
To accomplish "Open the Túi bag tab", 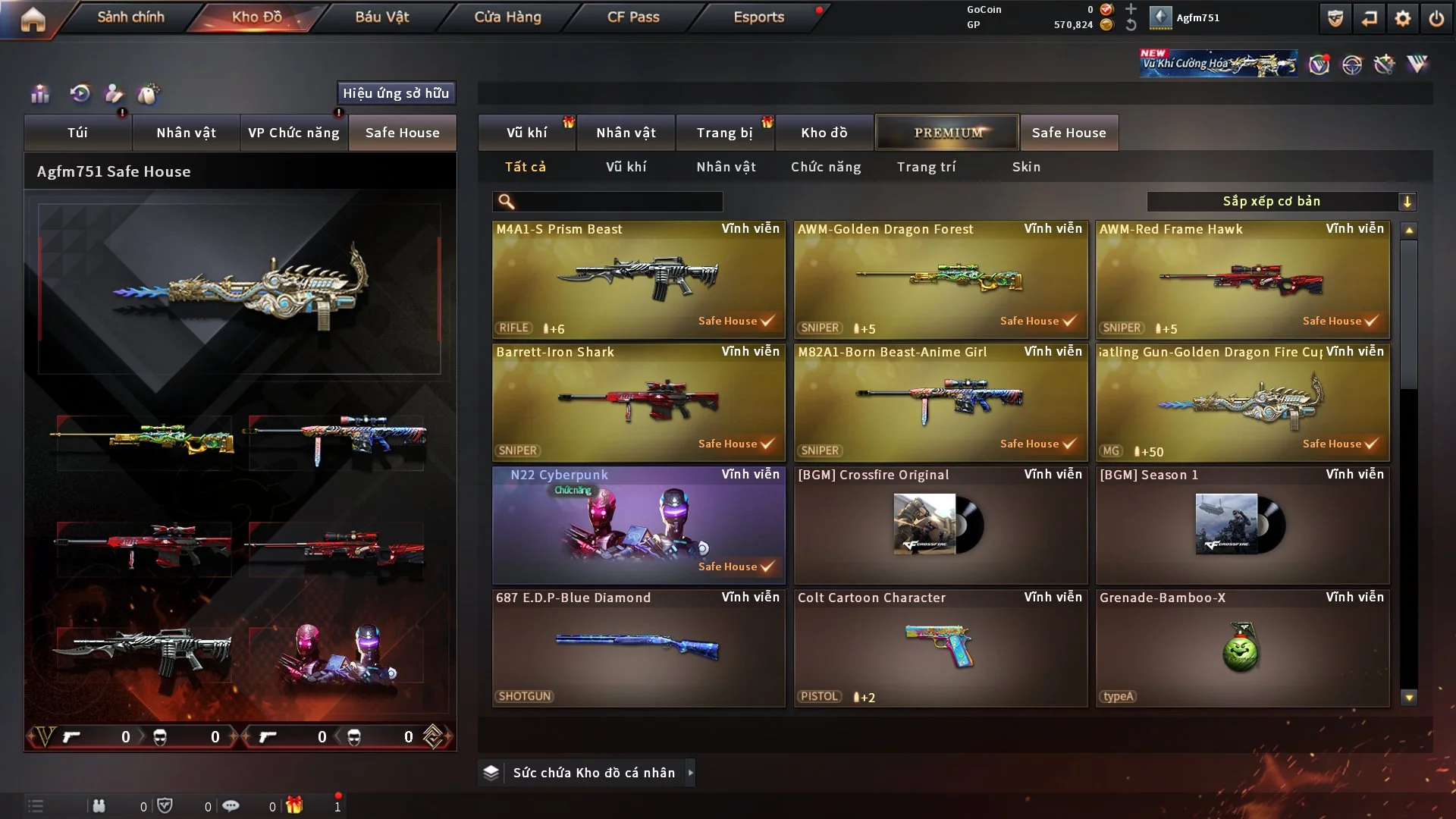I will coord(77,133).
